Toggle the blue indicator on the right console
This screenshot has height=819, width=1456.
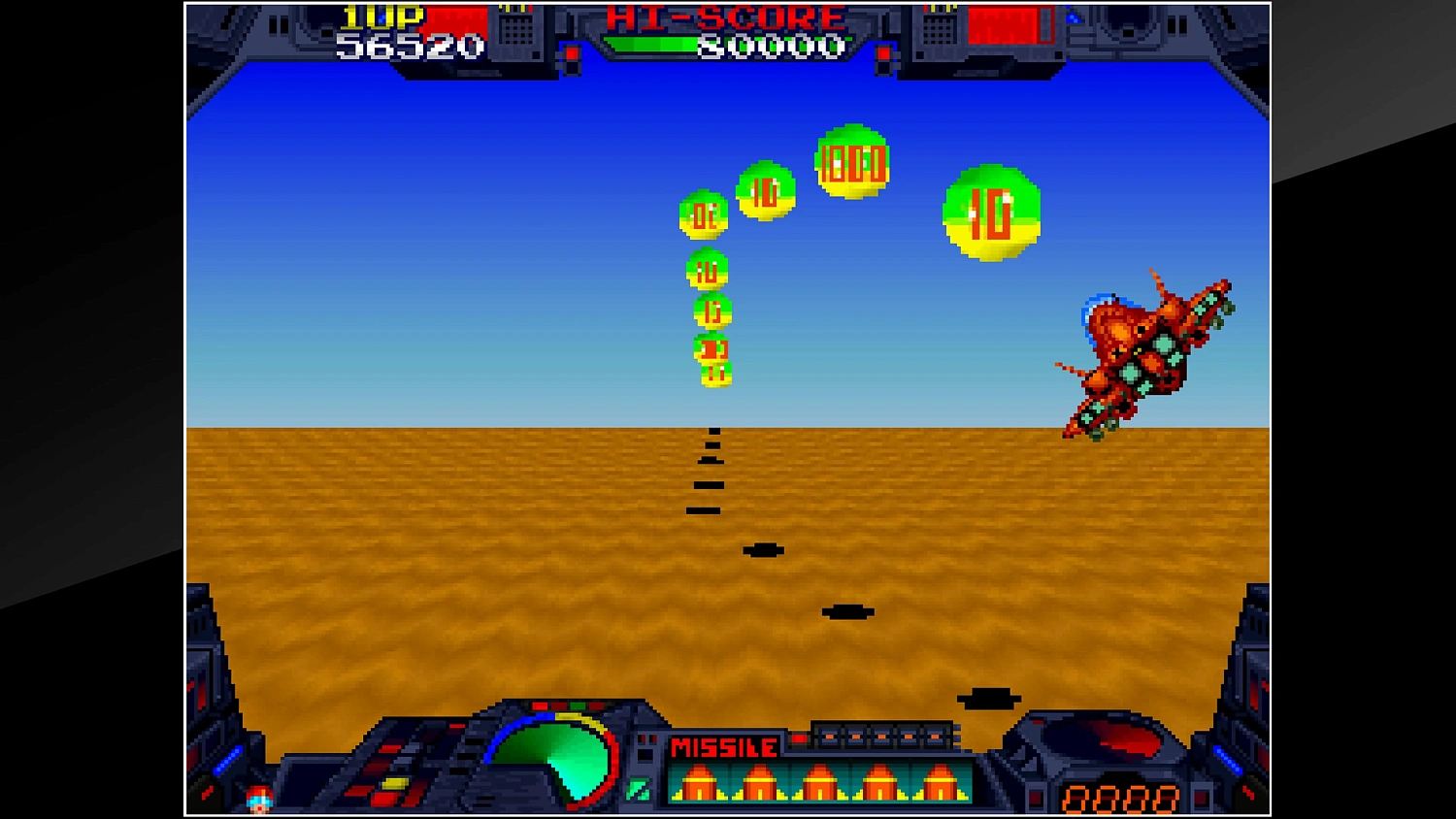coord(1229,760)
